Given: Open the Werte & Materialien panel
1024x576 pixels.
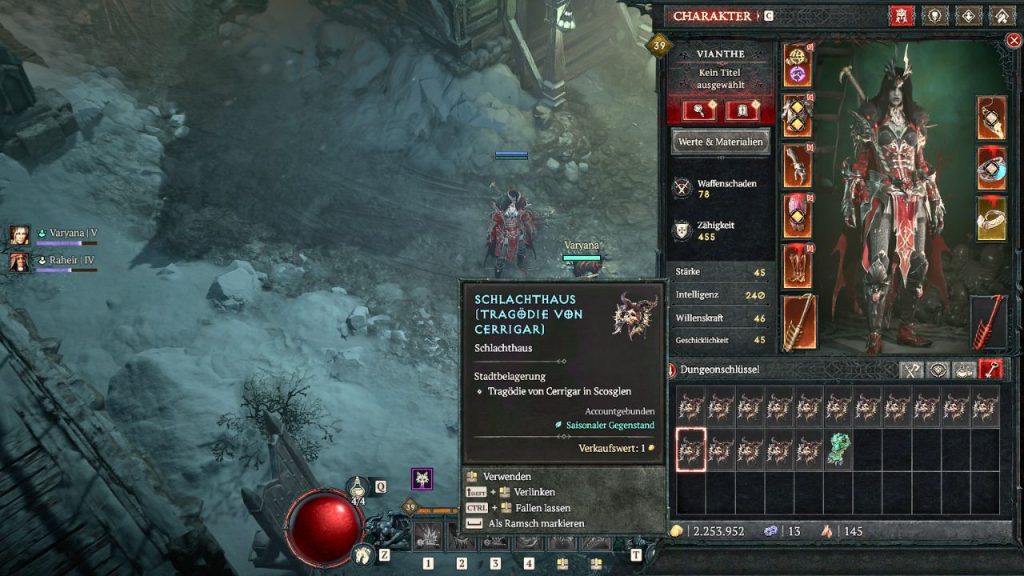Looking at the screenshot, I should pyautogui.click(x=720, y=142).
